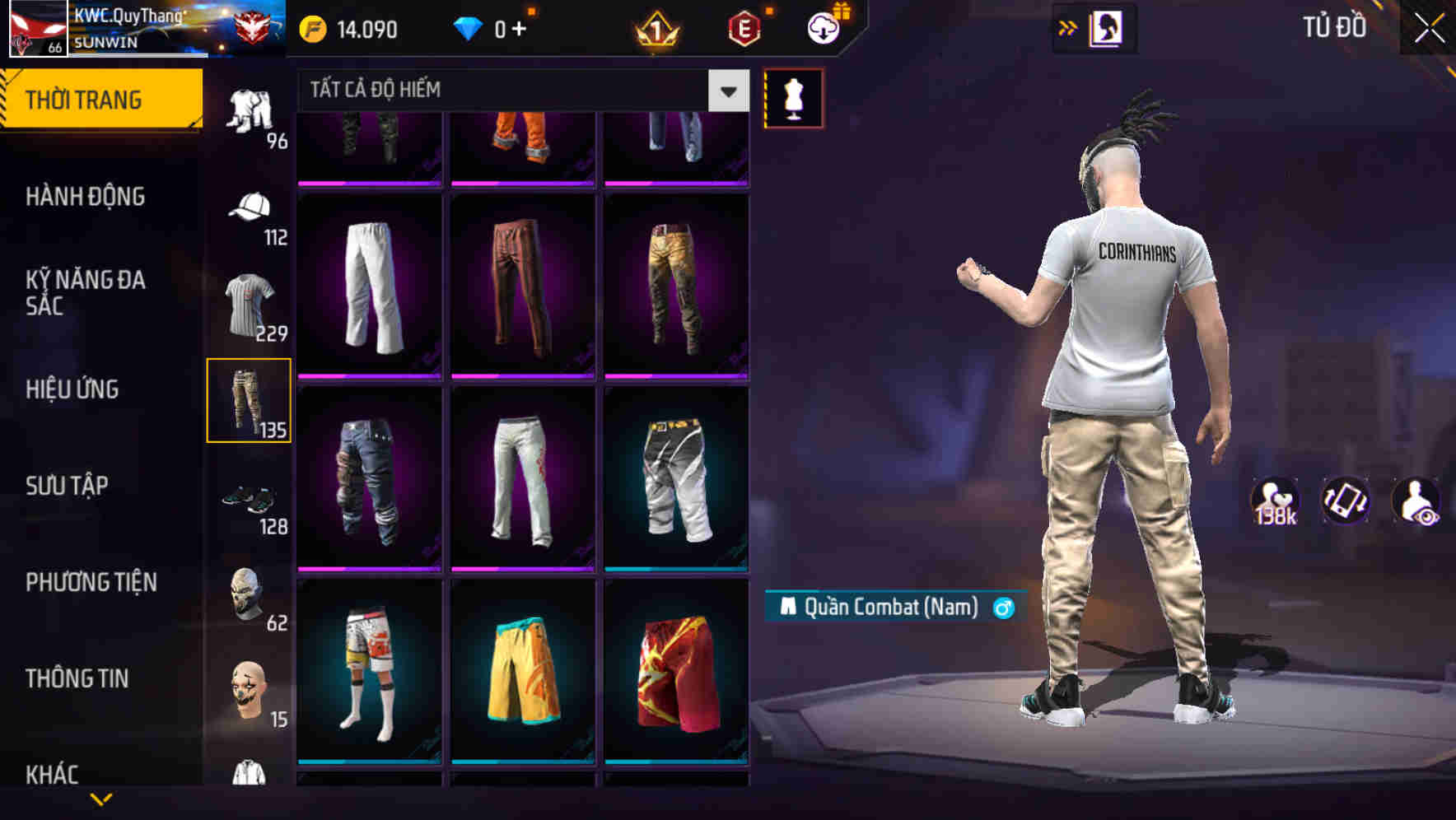This screenshot has height=820, width=1456.
Task: Click the red Elite 'E' badge icon
Action: coord(744,29)
